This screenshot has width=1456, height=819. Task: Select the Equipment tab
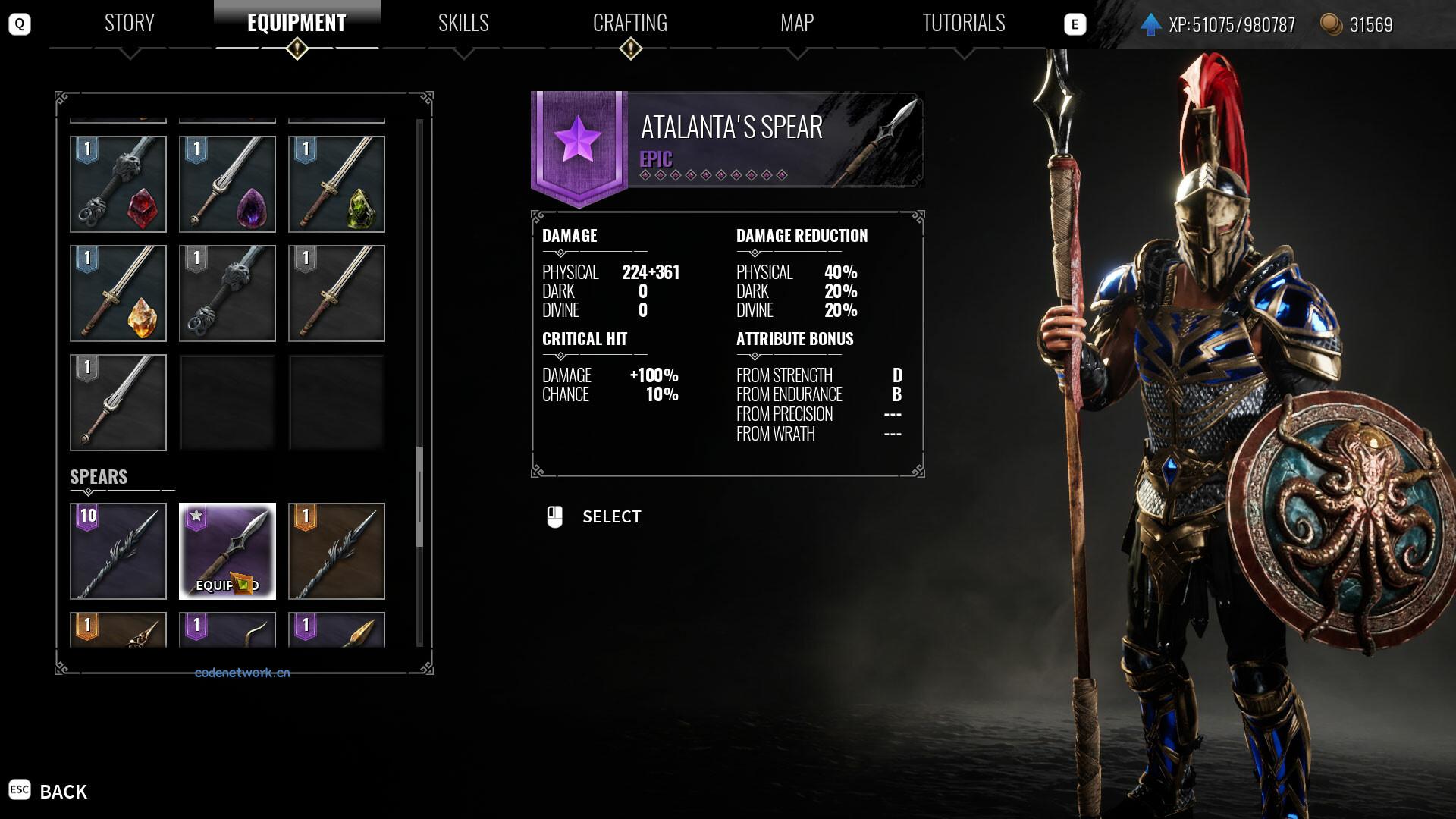(297, 24)
